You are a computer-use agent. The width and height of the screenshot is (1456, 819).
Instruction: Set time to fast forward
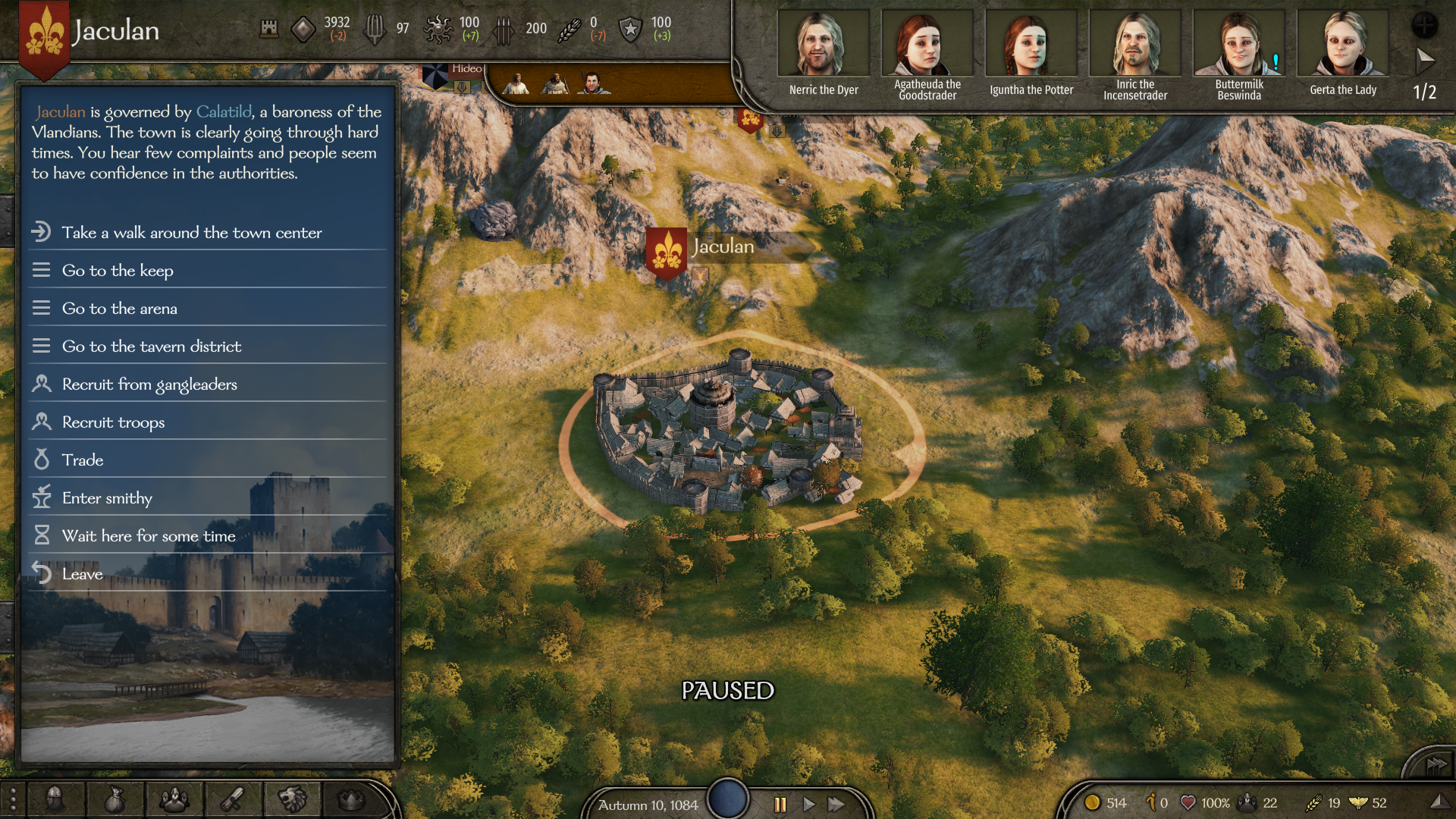[x=836, y=805]
